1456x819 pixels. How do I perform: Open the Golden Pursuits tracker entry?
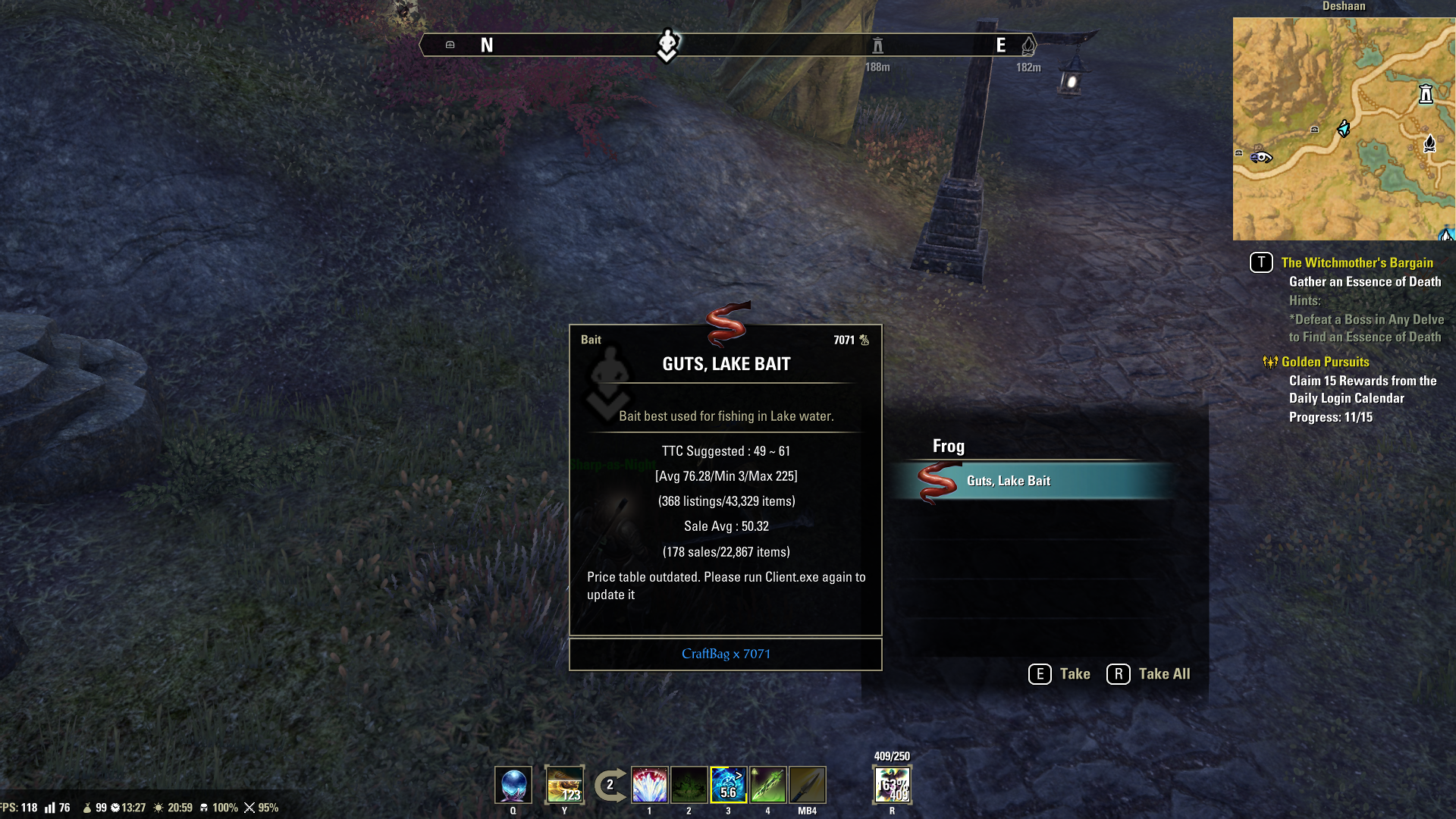(x=1325, y=362)
